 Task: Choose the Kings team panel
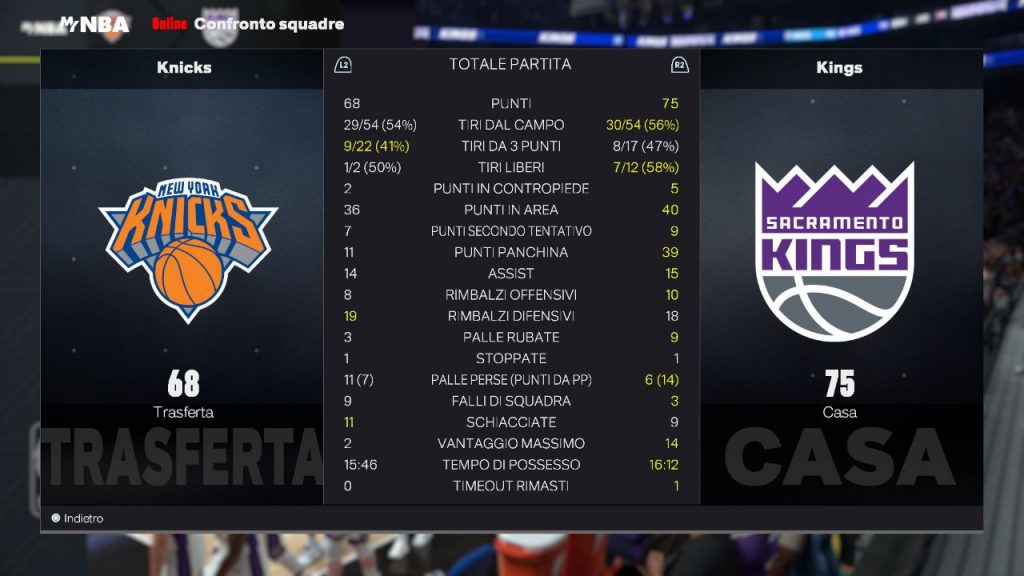click(x=839, y=250)
